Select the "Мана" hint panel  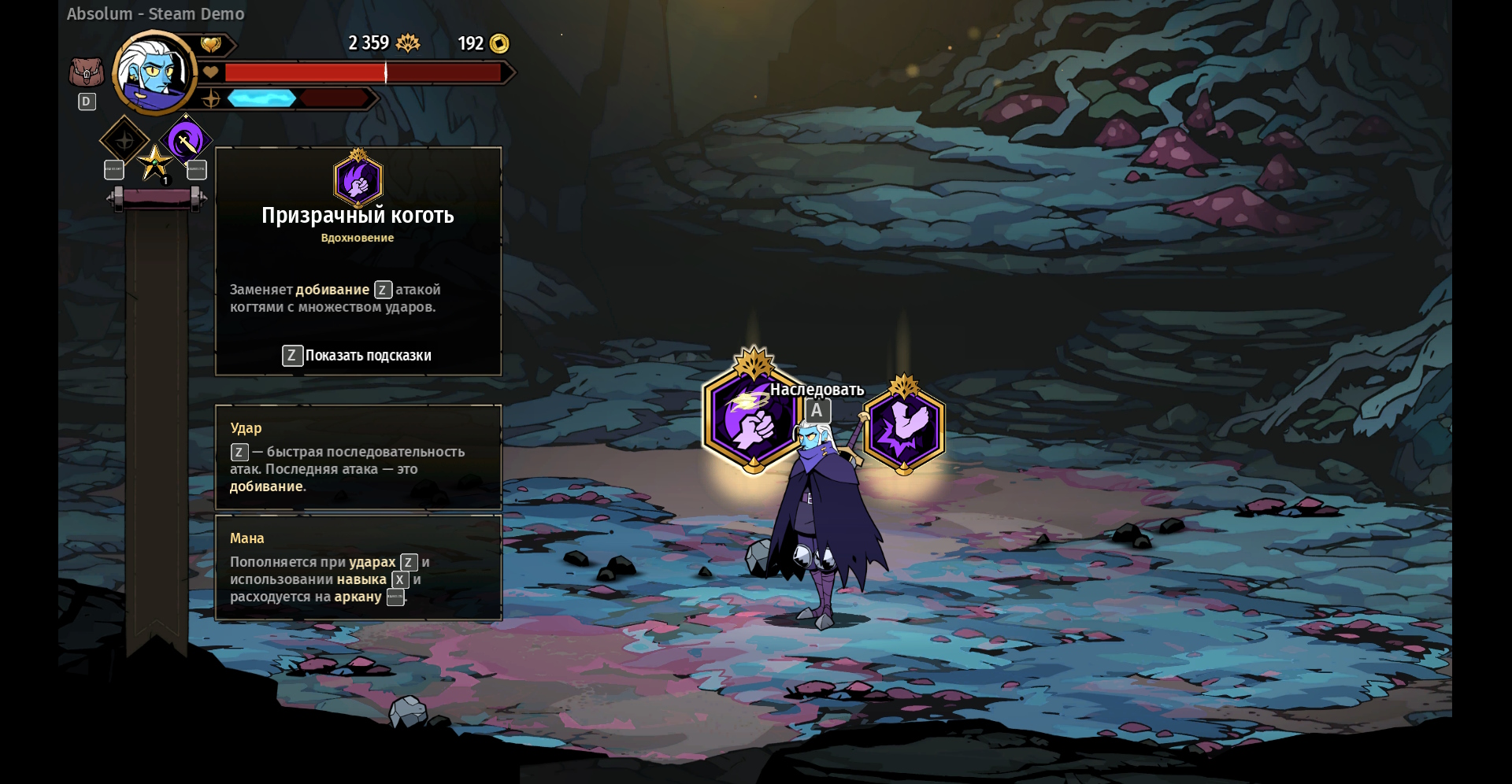tap(358, 568)
